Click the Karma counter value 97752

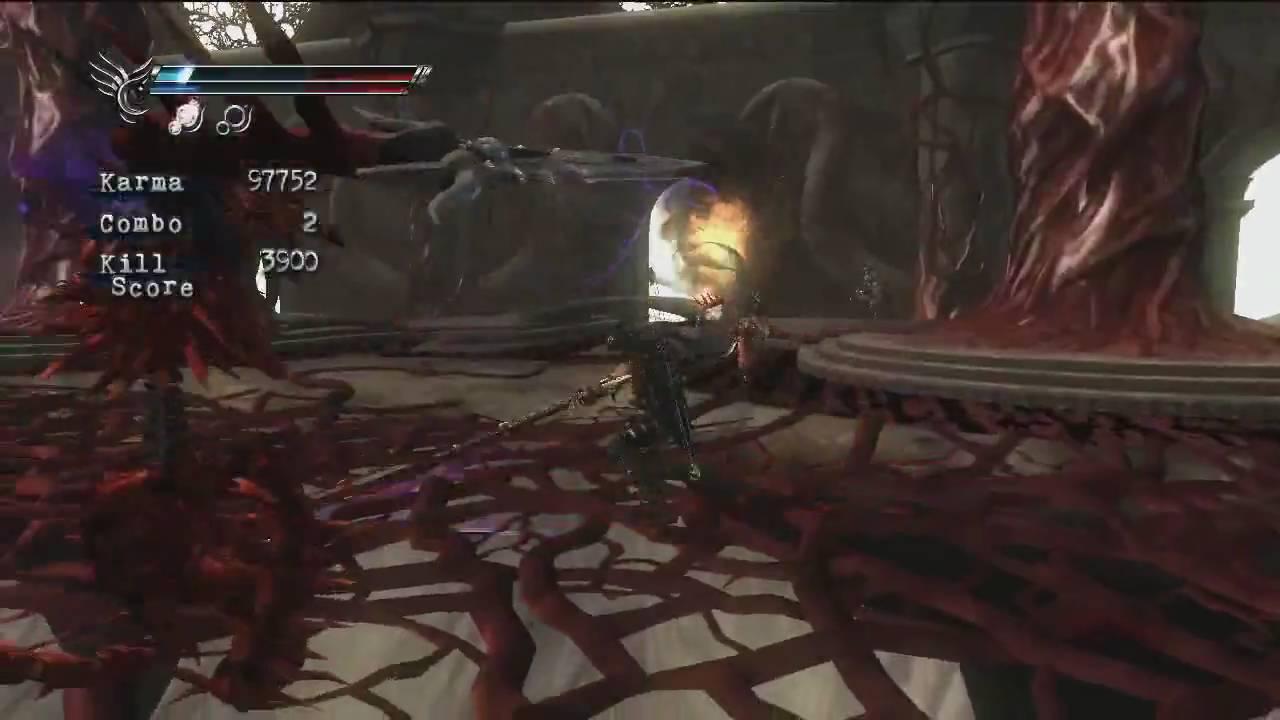coord(281,182)
